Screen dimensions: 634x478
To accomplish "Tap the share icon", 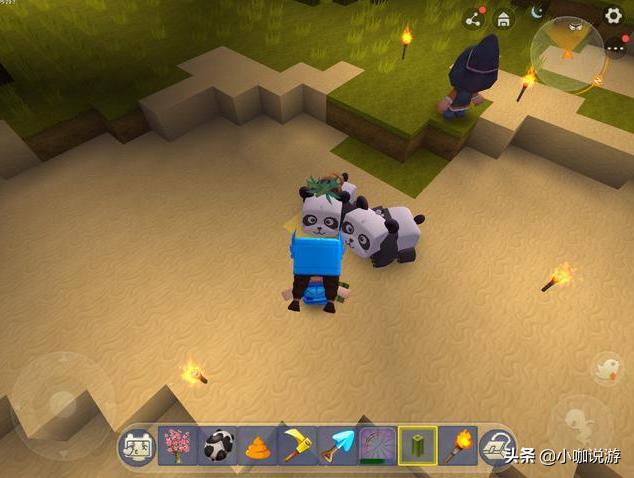I will click(474, 18).
